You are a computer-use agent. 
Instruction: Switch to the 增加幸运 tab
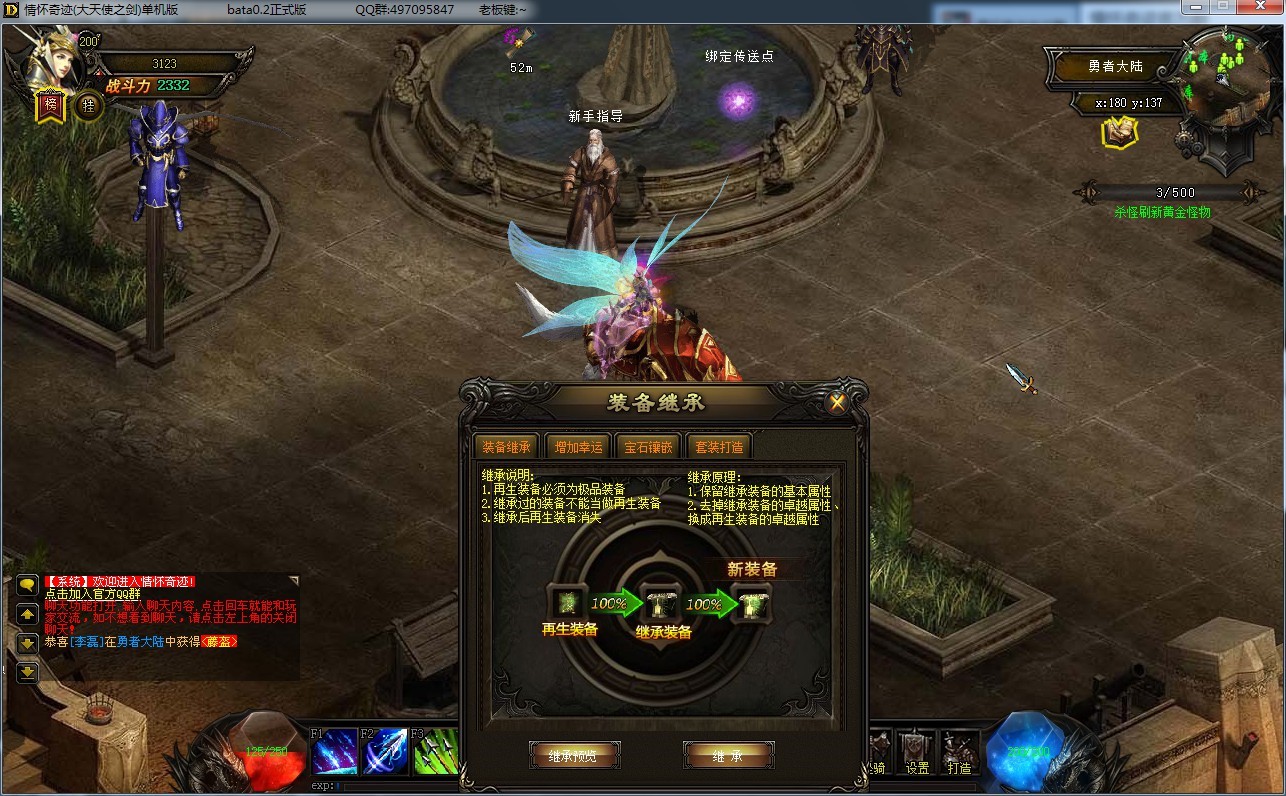pos(579,447)
